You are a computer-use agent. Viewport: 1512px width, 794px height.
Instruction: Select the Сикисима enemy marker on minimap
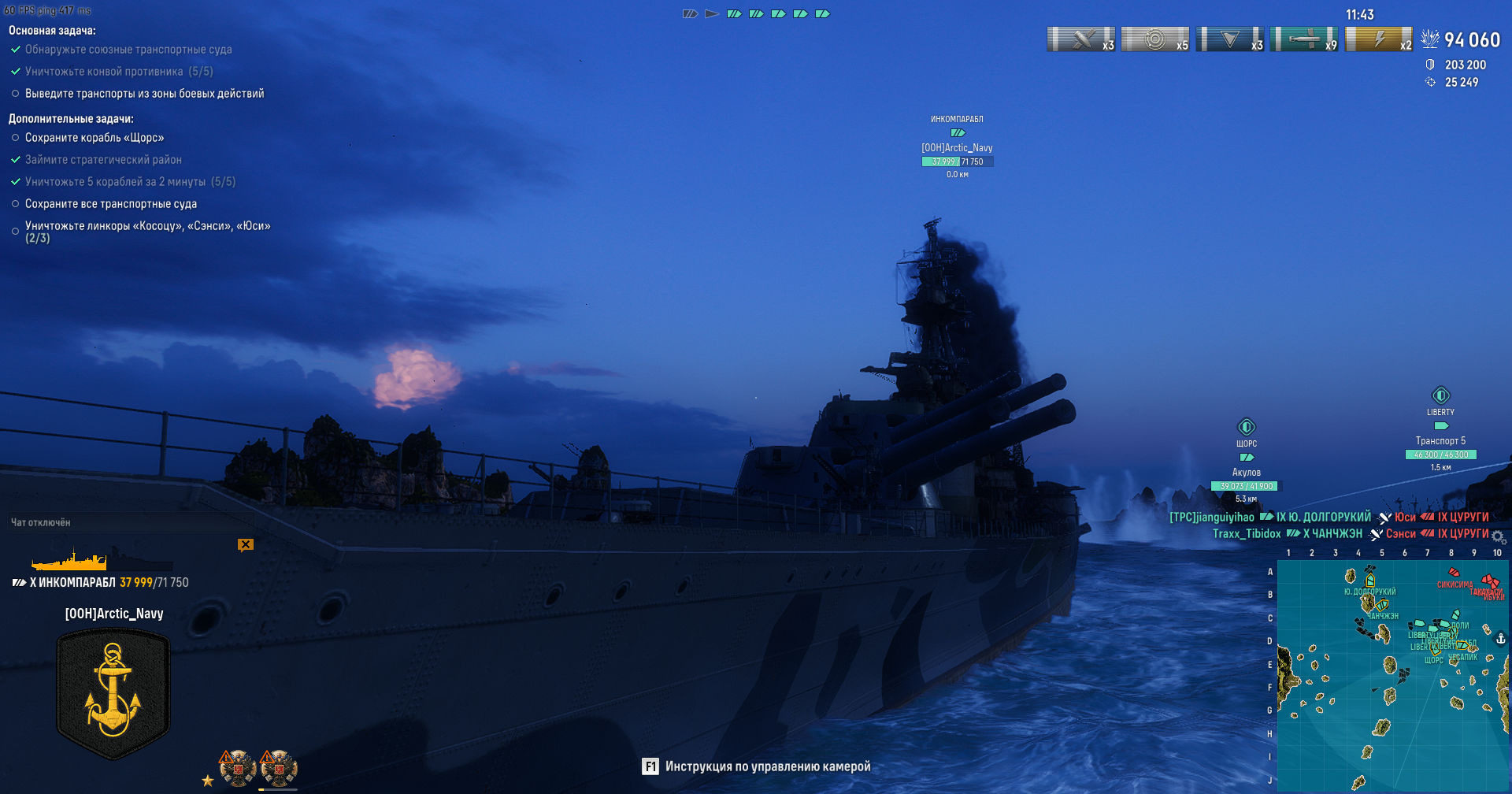click(x=1454, y=574)
